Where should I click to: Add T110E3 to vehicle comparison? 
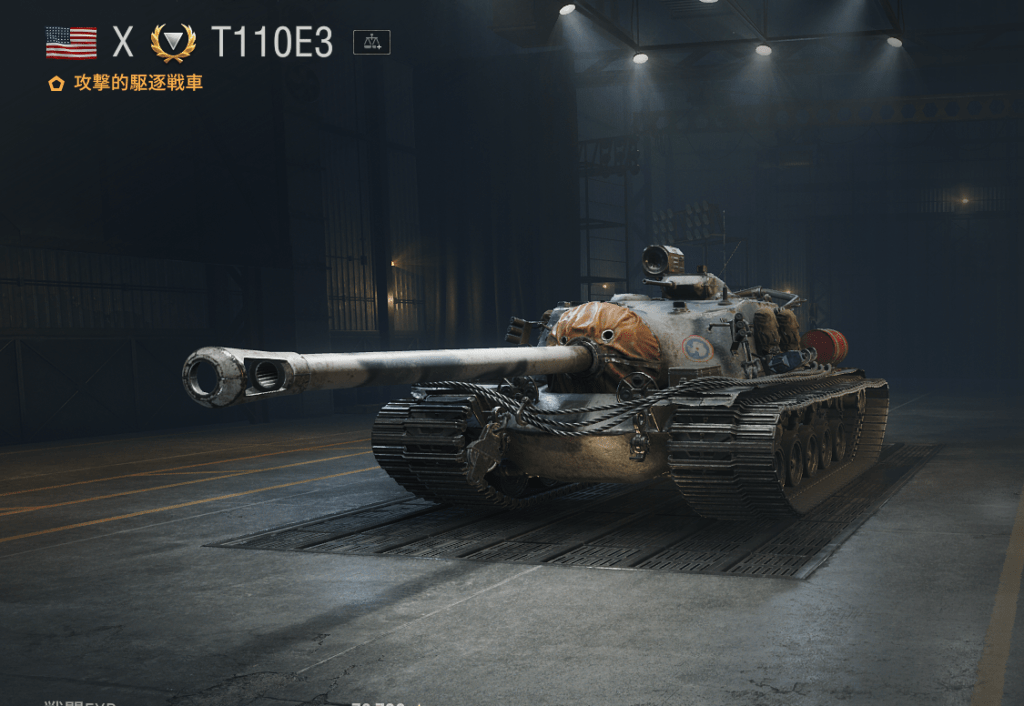(372, 42)
